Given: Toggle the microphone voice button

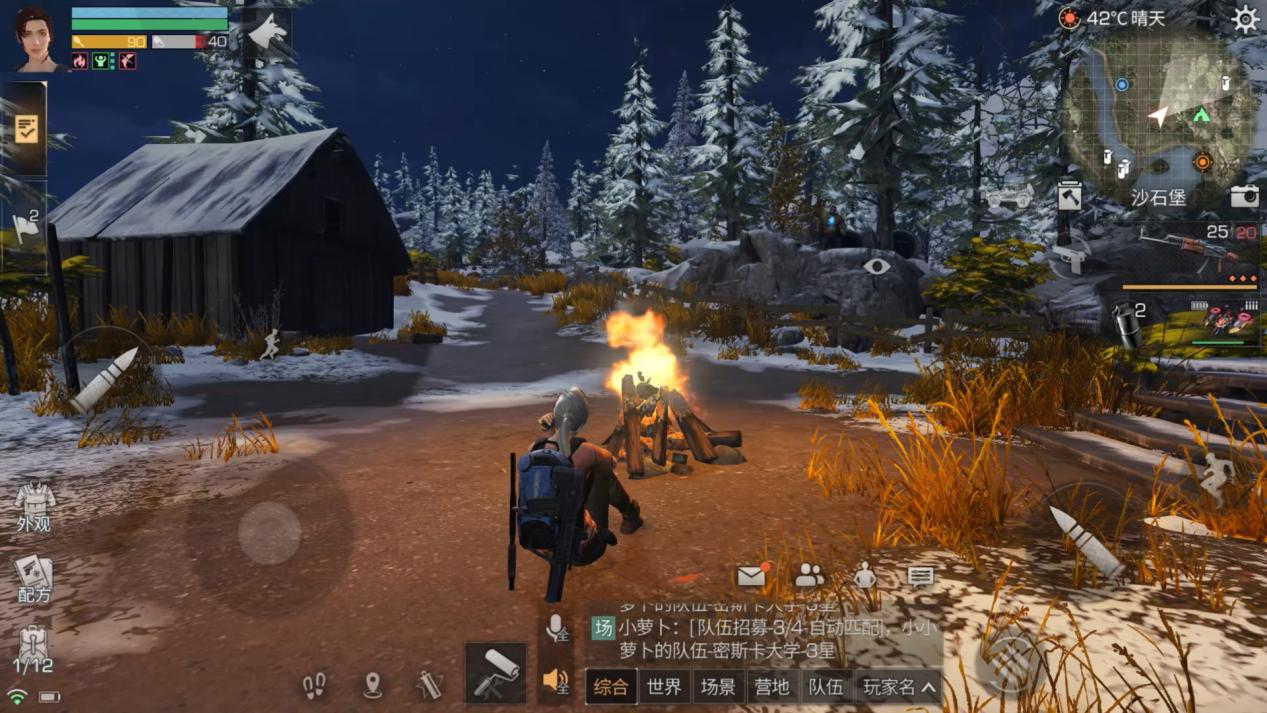Looking at the screenshot, I should (x=556, y=628).
